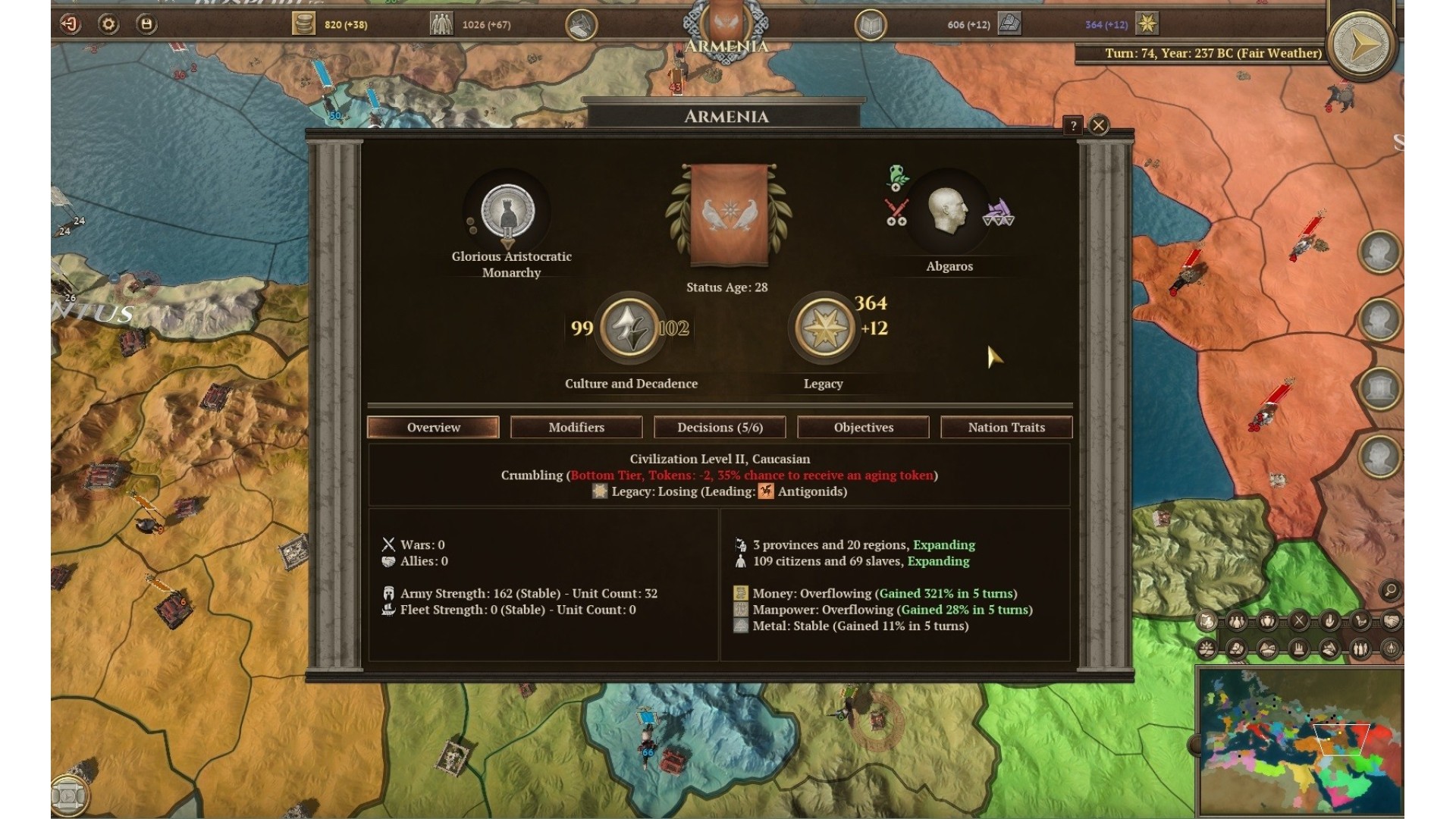
Task: Show the Objectives tab
Action: pyautogui.click(x=863, y=427)
